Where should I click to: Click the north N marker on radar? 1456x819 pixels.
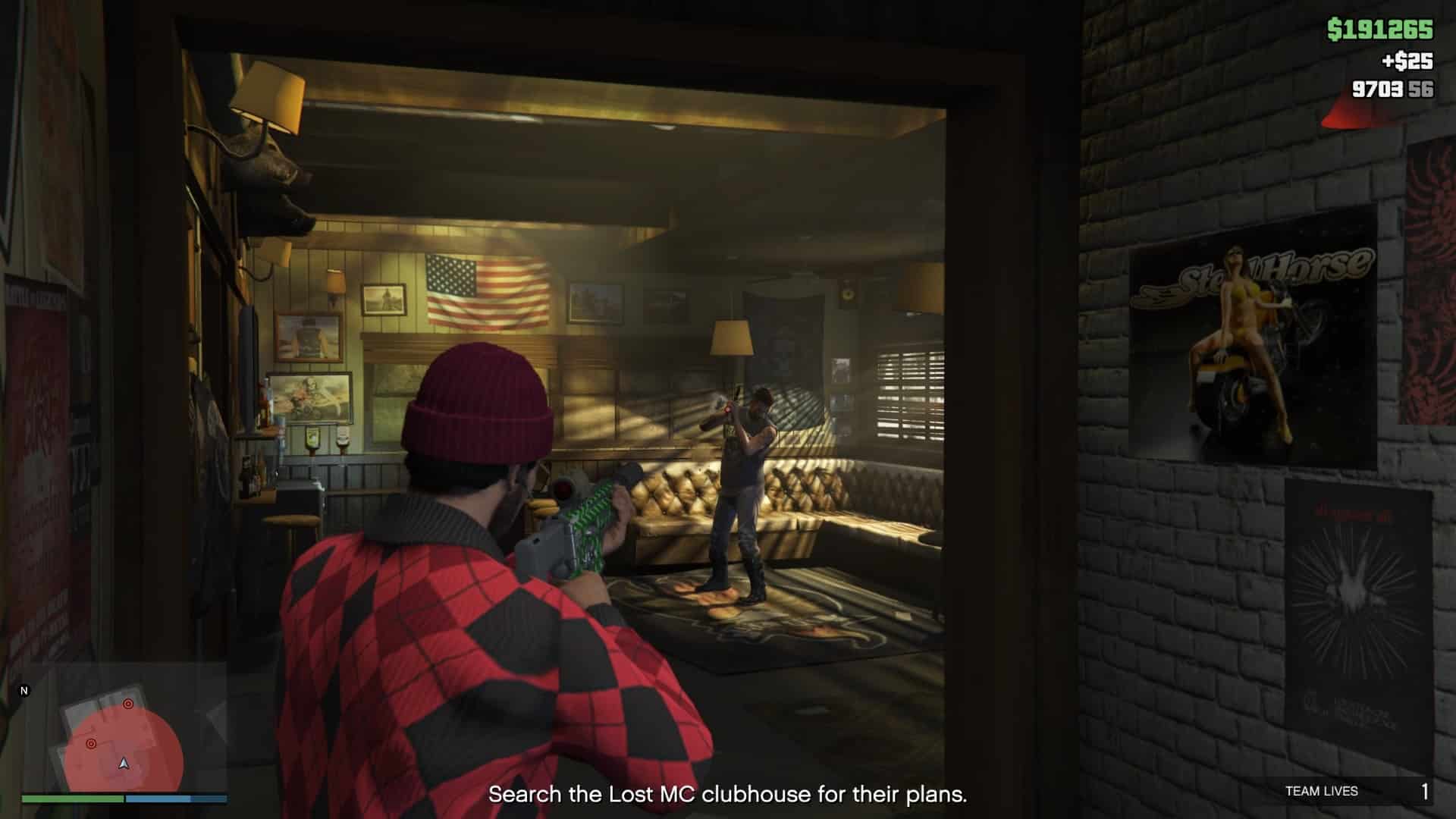tap(24, 691)
